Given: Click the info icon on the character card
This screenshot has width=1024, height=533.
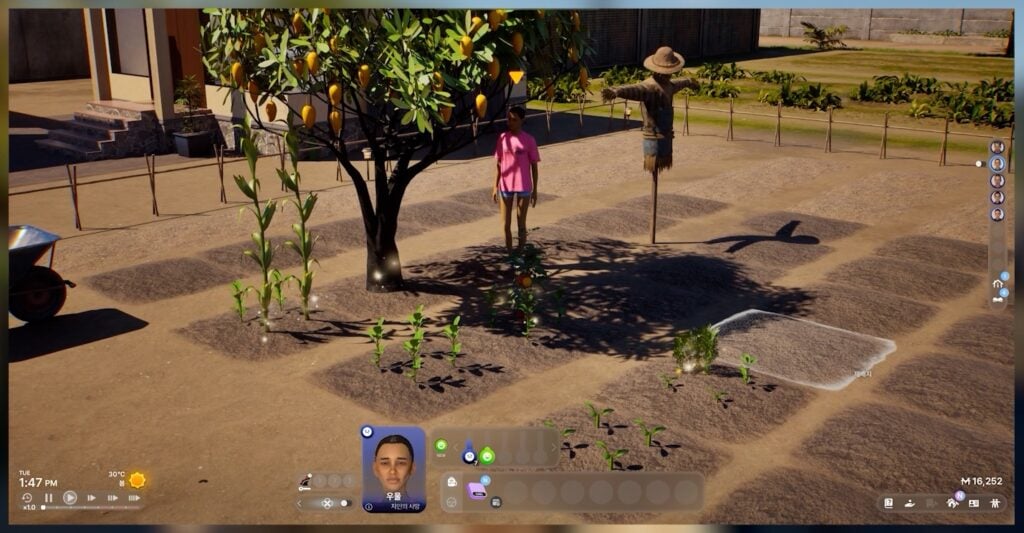Looking at the screenshot, I should [x=368, y=507].
